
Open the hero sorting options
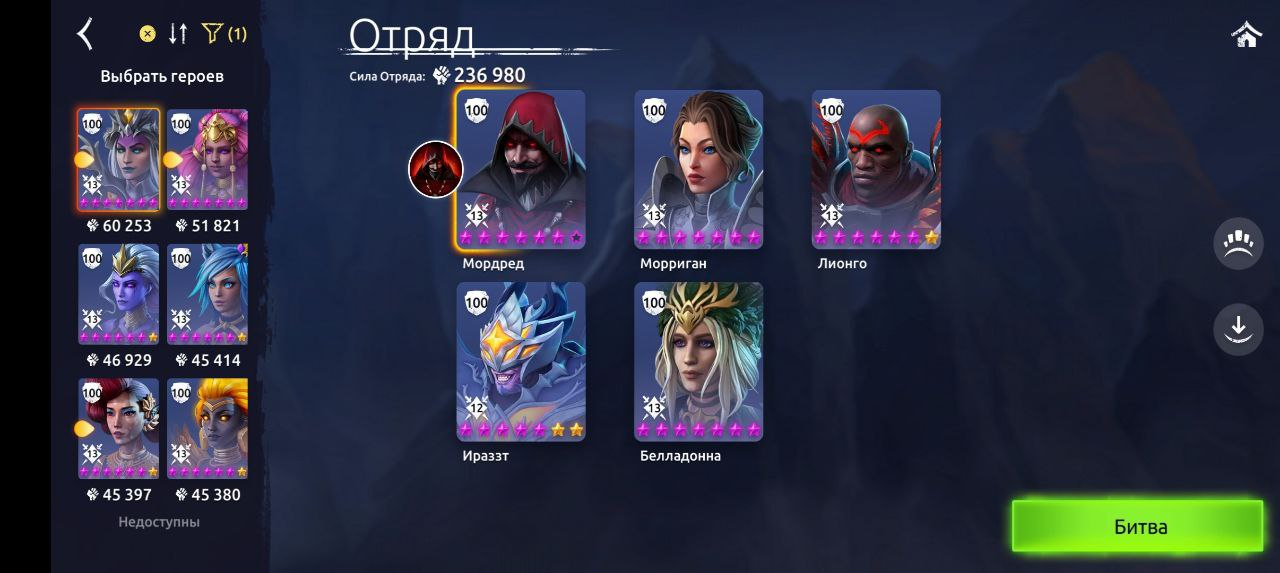178,34
